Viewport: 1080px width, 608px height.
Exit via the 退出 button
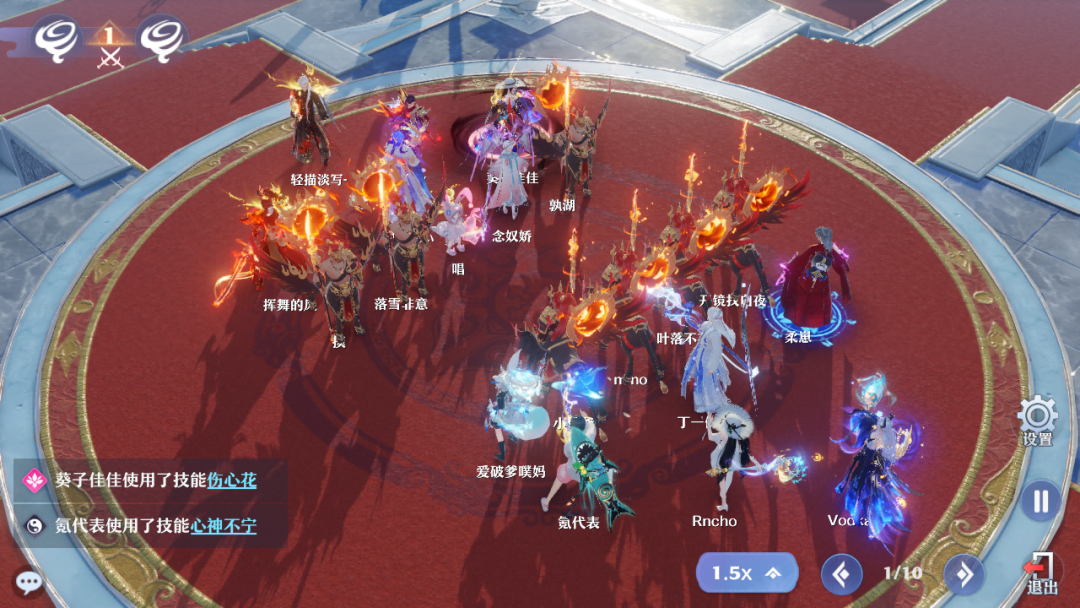click(x=1041, y=573)
